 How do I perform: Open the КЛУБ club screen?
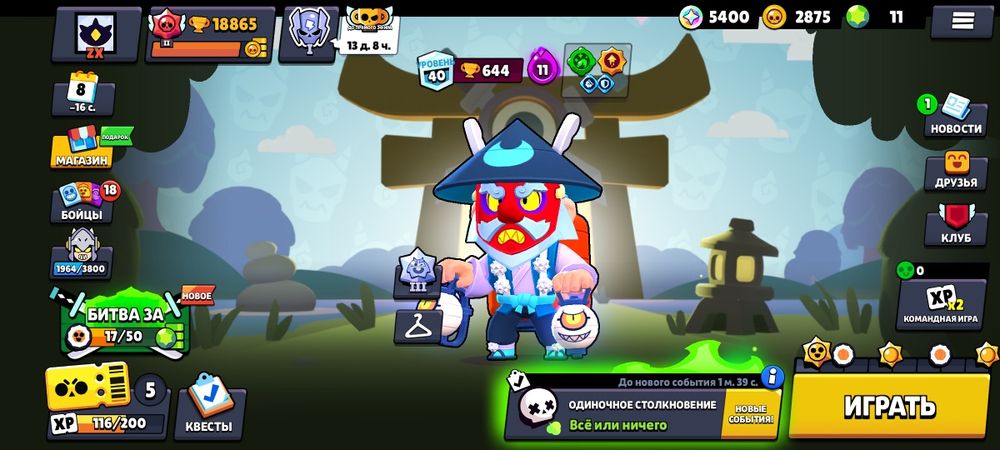(x=956, y=227)
